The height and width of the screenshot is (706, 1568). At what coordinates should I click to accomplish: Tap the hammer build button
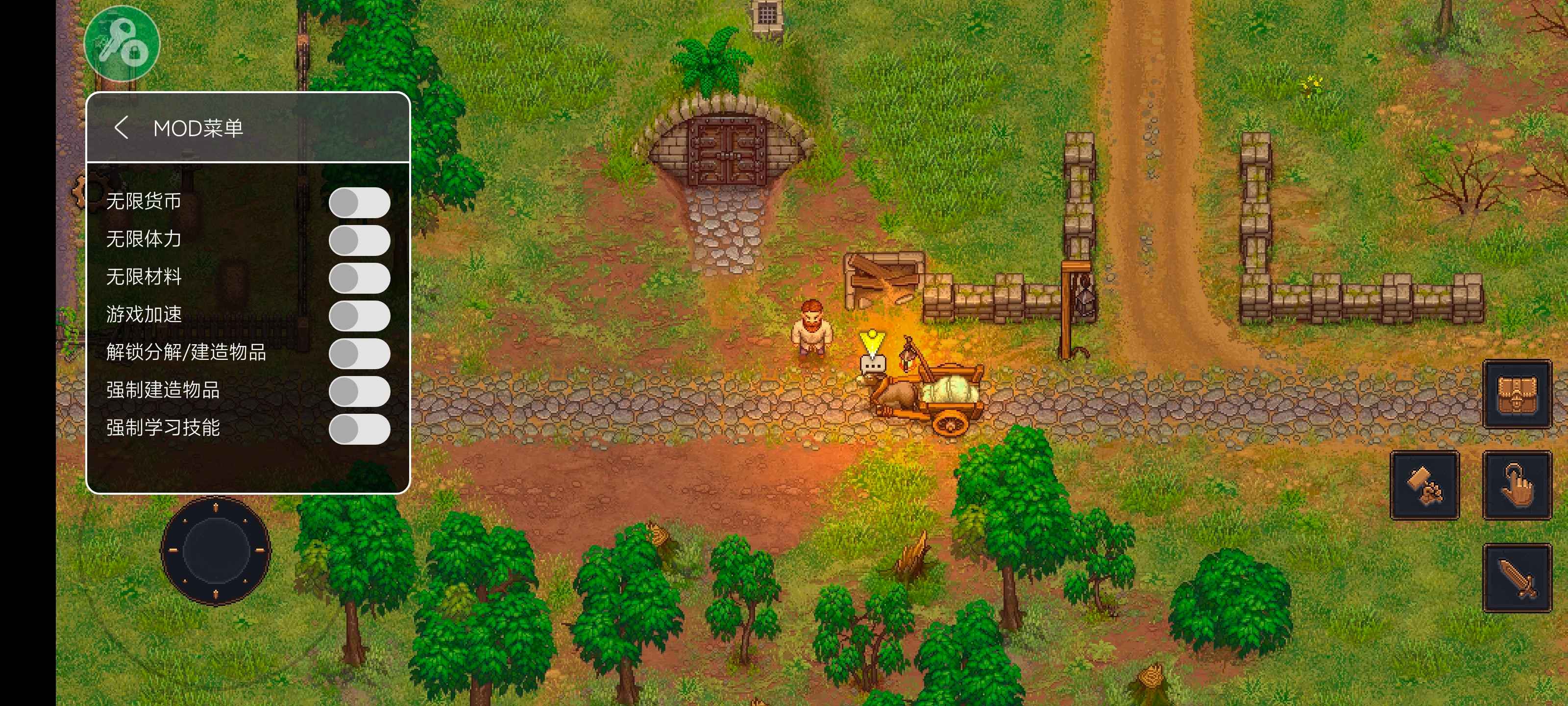tap(1424, 485)
